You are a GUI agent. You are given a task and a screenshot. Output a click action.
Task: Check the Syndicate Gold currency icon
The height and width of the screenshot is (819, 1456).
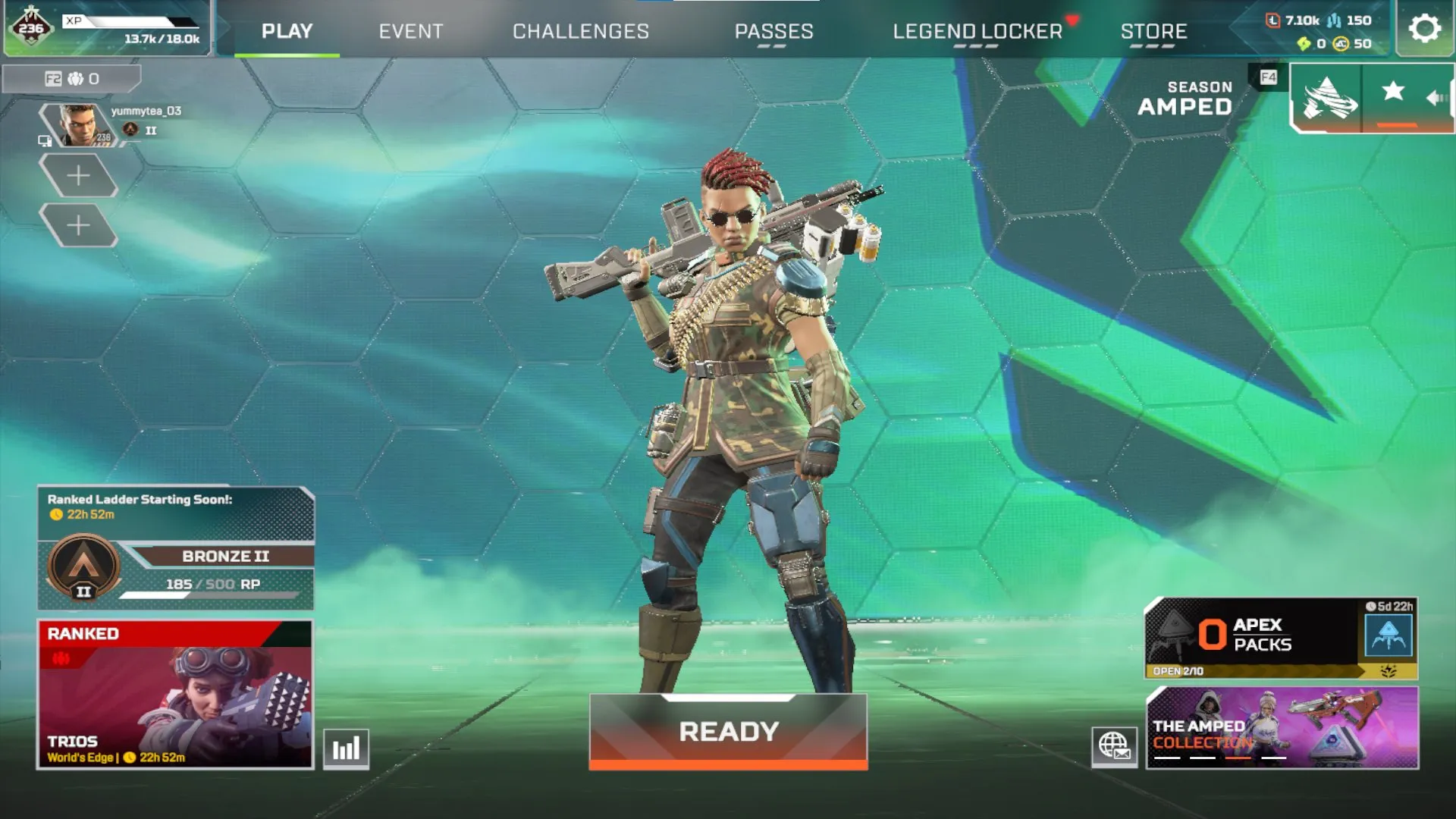click(x=1302, y=45)
